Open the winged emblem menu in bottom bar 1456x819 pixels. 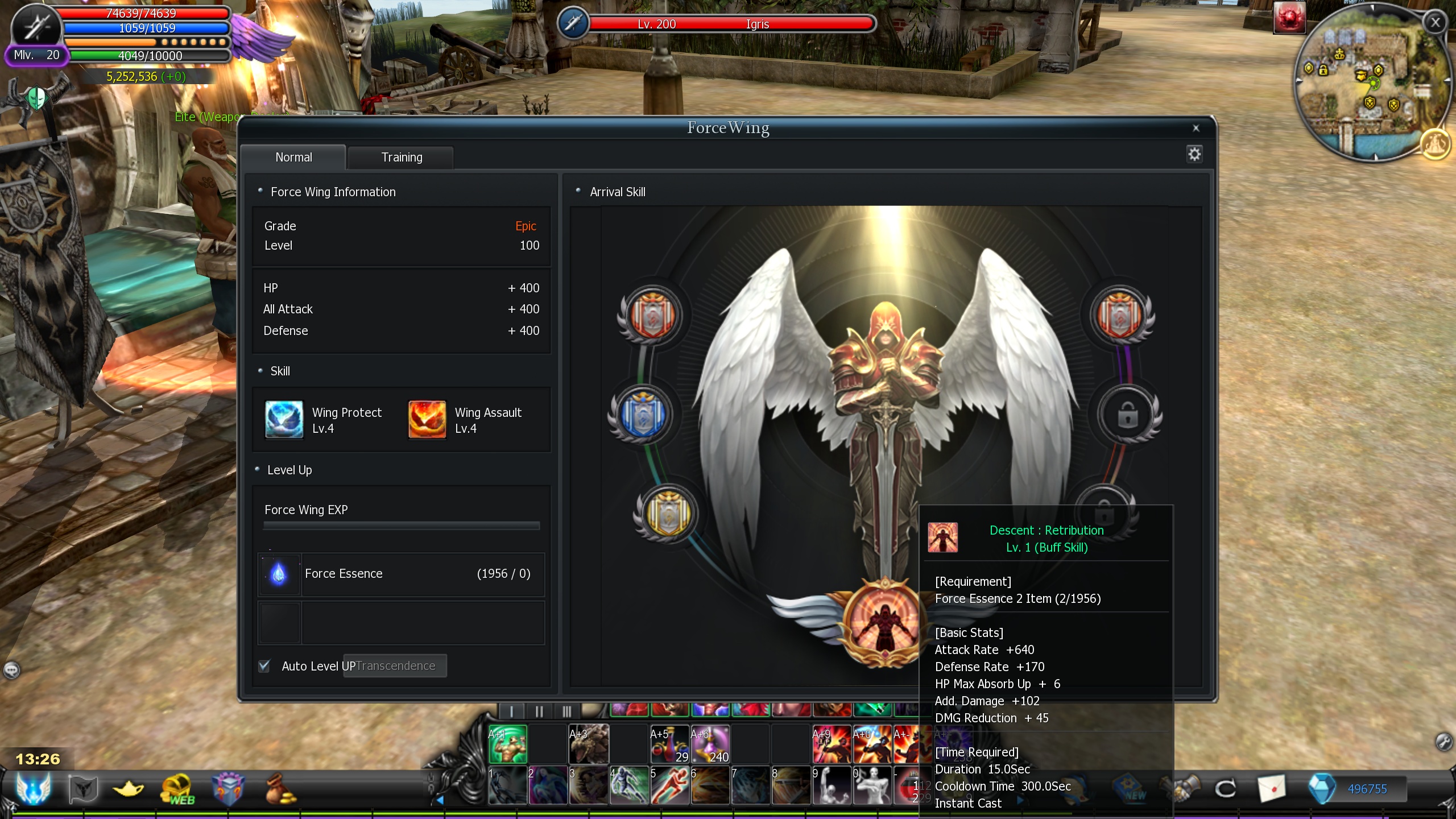tap(33, 789)
